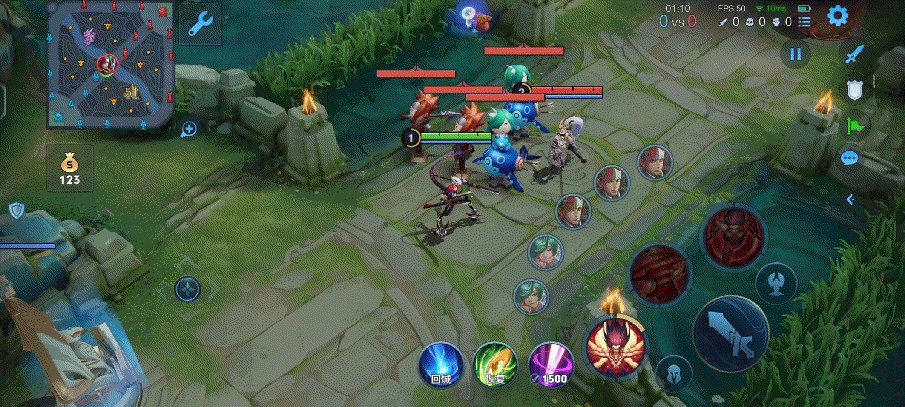Screen dimensions: 905x407
Task: Tap the large sword basic attack button
Action: coord(730,334)
